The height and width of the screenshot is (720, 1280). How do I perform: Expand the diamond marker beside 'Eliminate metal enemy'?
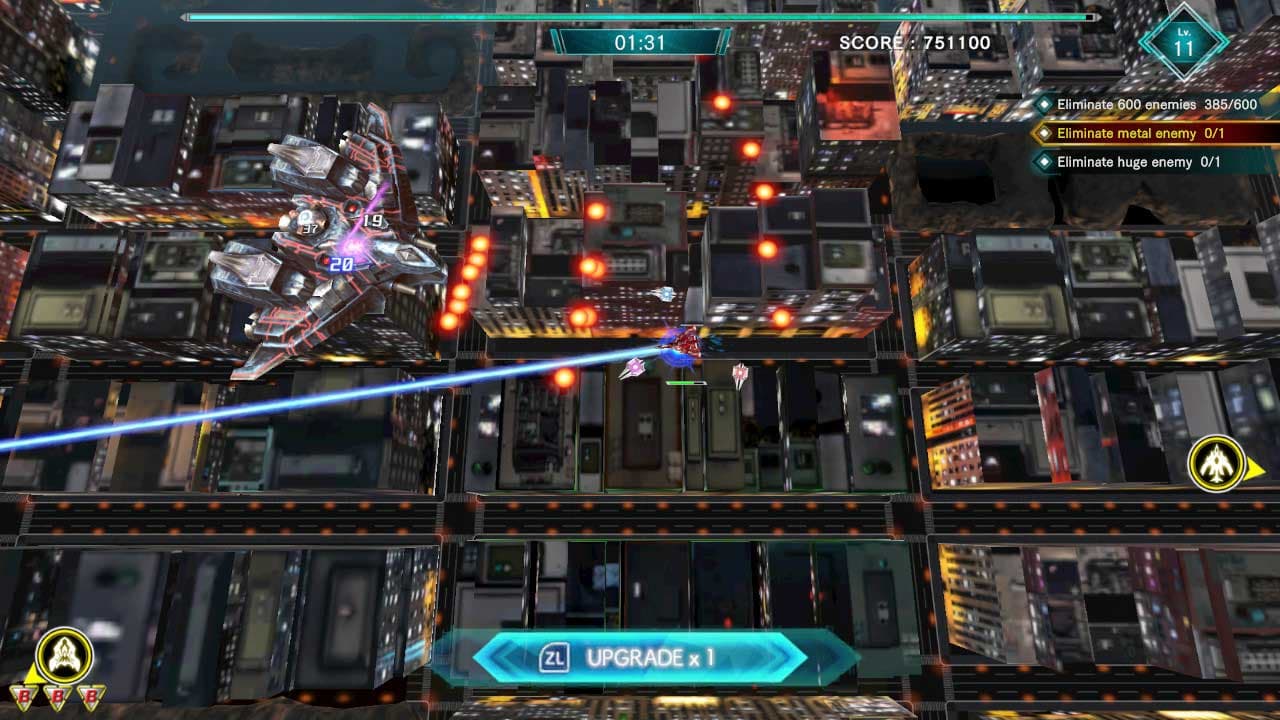coord(1044,131)
